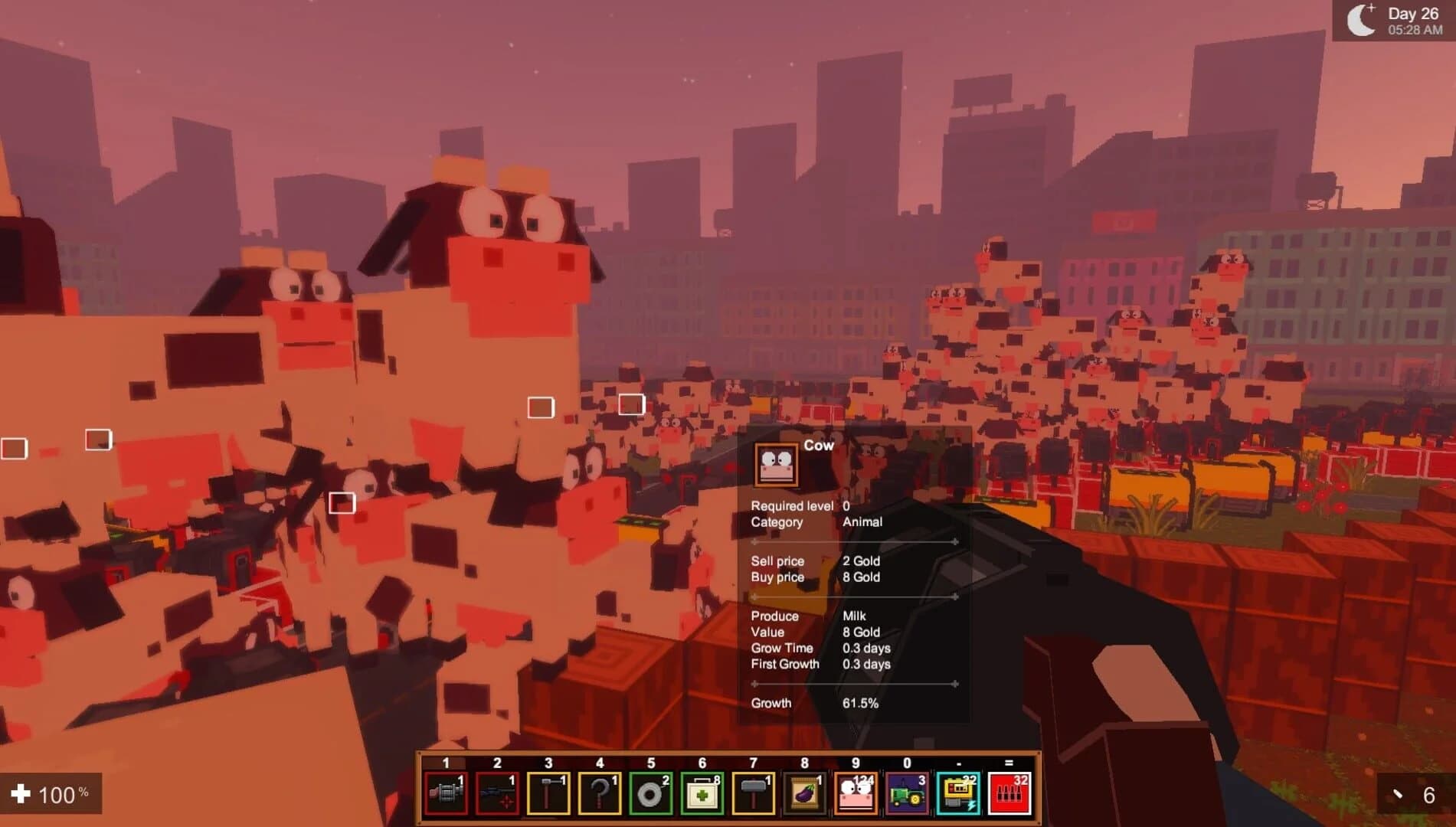Click the Cow title in the info panel

[818, 446]
